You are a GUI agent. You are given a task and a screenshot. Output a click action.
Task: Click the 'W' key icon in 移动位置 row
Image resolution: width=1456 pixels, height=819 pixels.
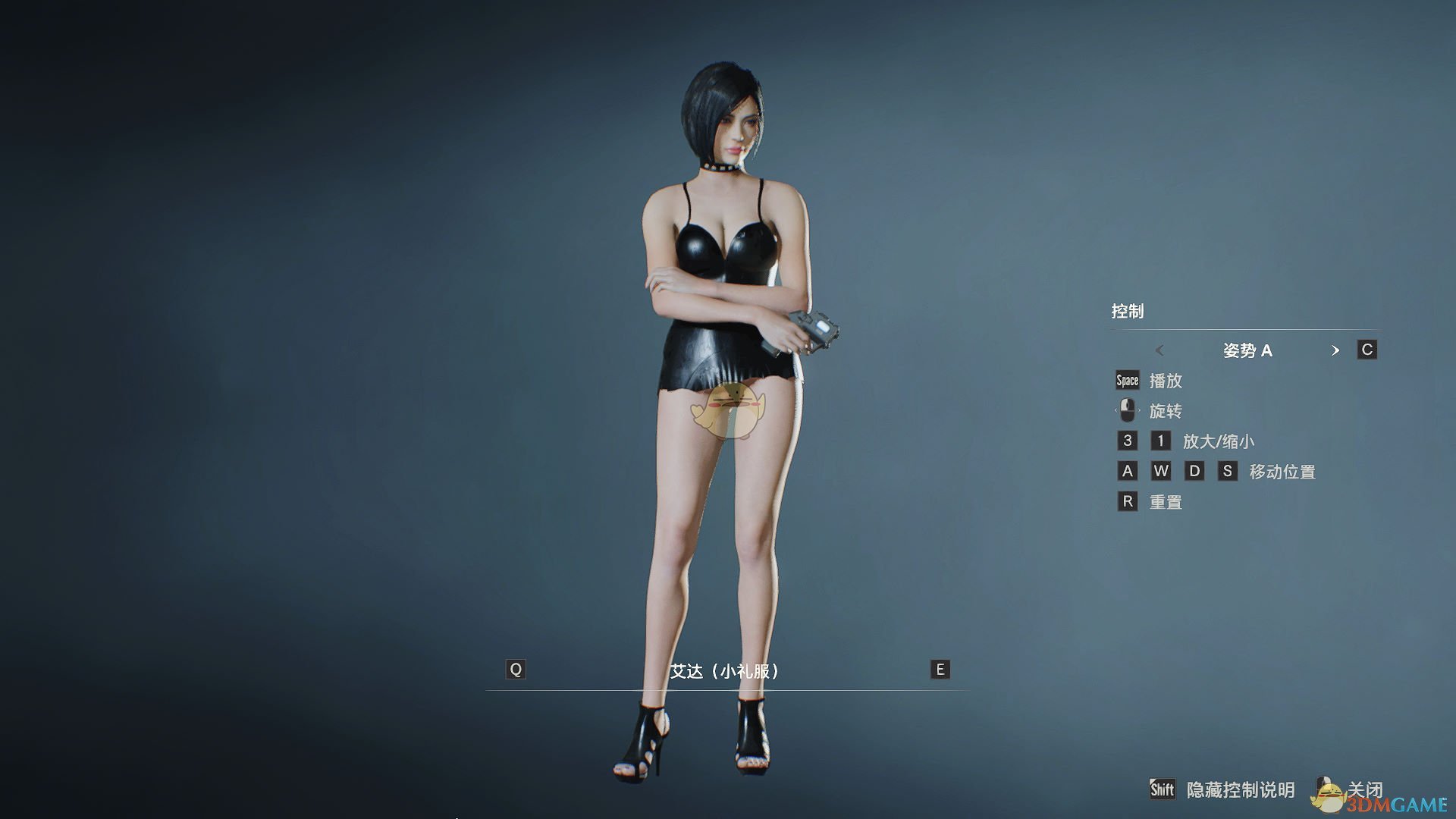1160,471
